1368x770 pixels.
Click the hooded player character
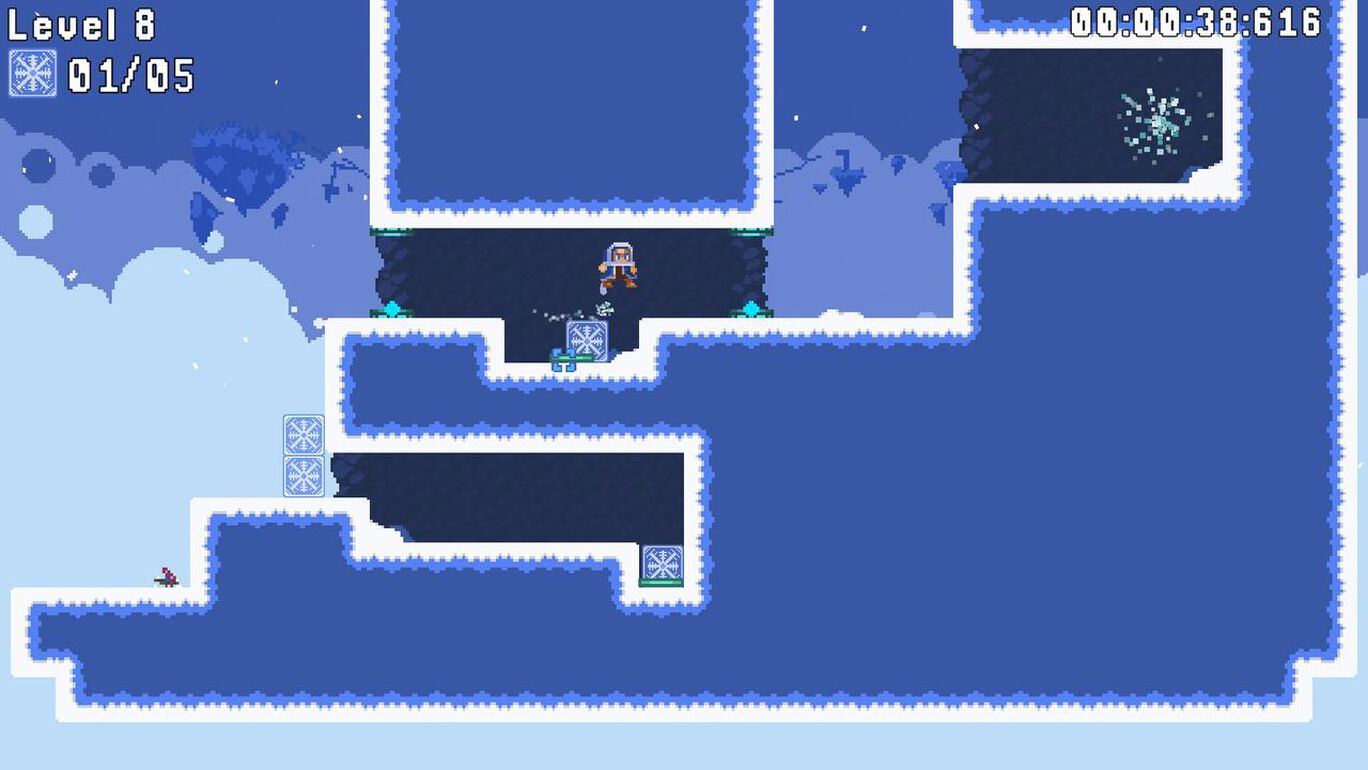click(618, 265)
